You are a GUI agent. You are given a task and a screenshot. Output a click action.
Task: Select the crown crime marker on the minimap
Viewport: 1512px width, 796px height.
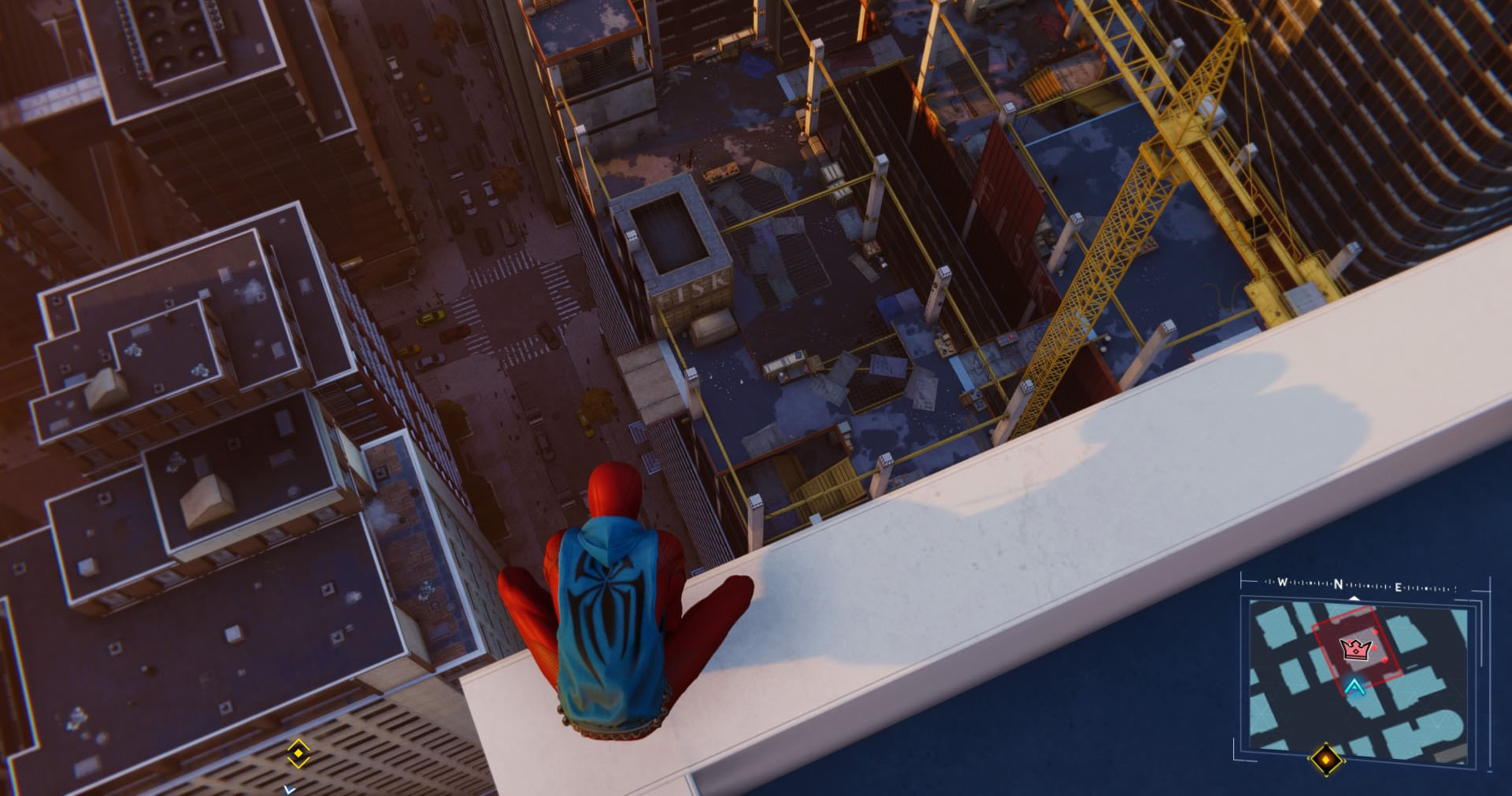point(1355,649)
